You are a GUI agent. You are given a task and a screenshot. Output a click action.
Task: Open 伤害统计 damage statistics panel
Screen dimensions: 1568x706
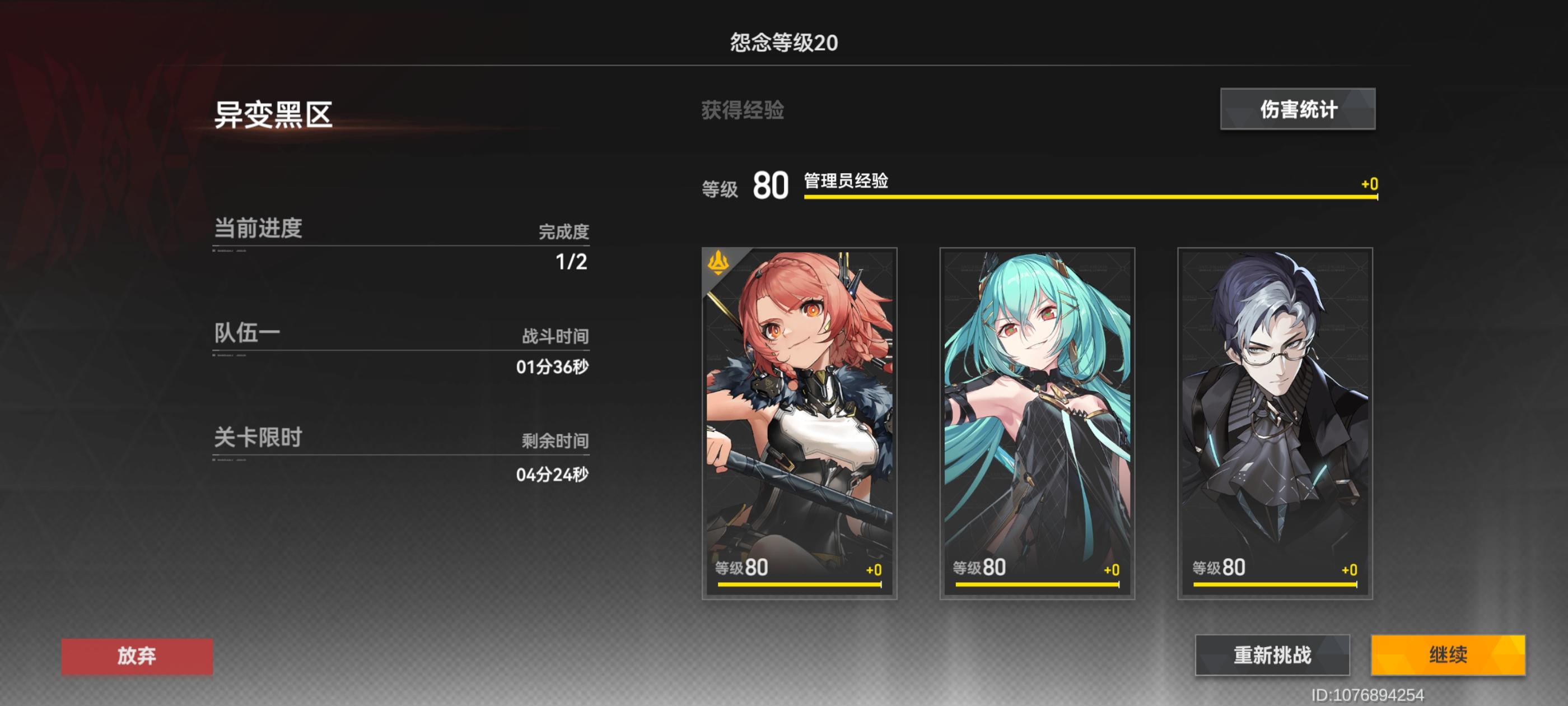[x=1296, y=110]
